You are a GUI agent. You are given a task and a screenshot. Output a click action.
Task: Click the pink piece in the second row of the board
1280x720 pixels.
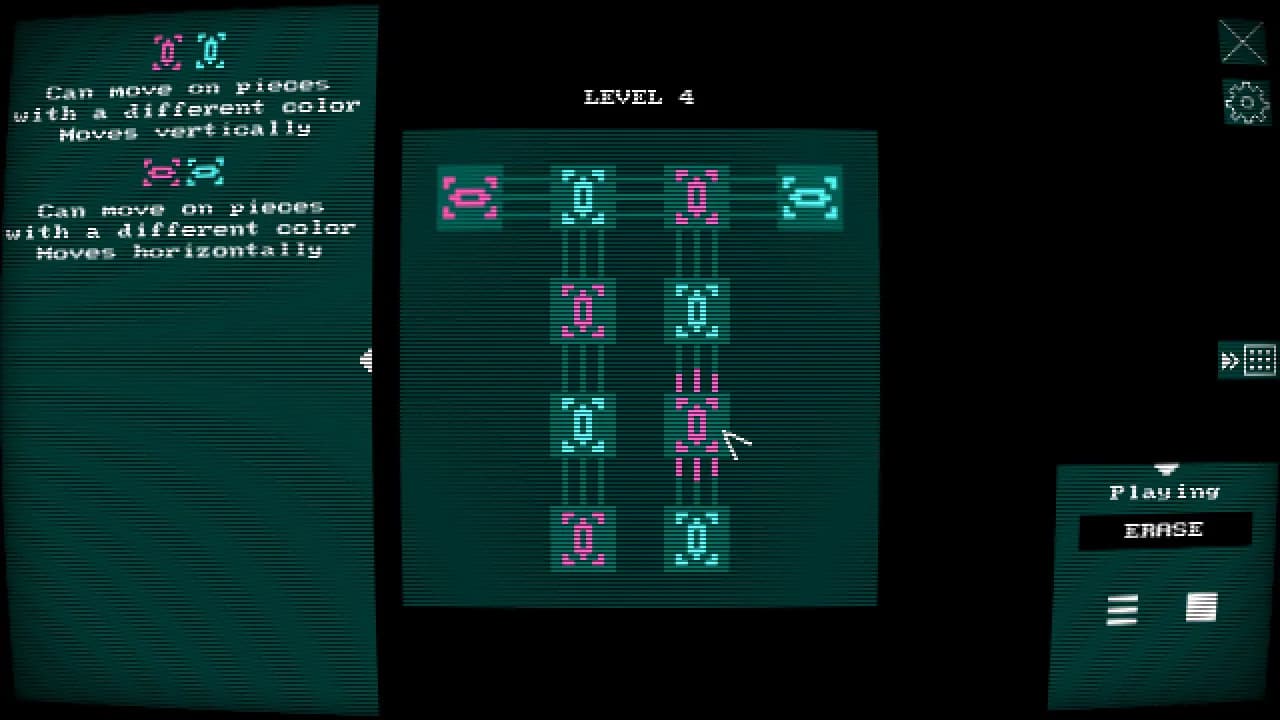pos(583,310)
